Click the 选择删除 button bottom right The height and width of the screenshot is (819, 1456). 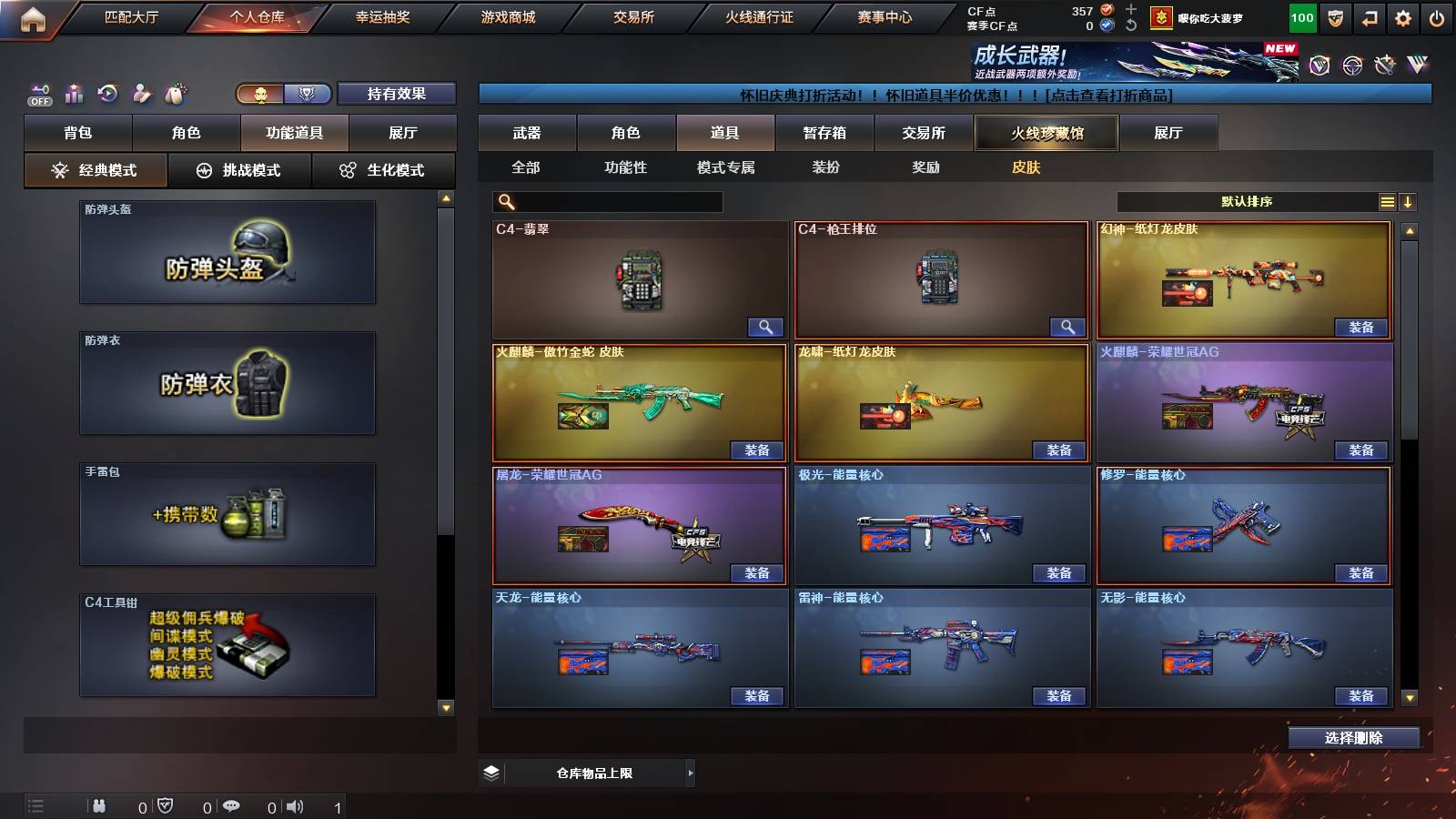[1353, 738]
